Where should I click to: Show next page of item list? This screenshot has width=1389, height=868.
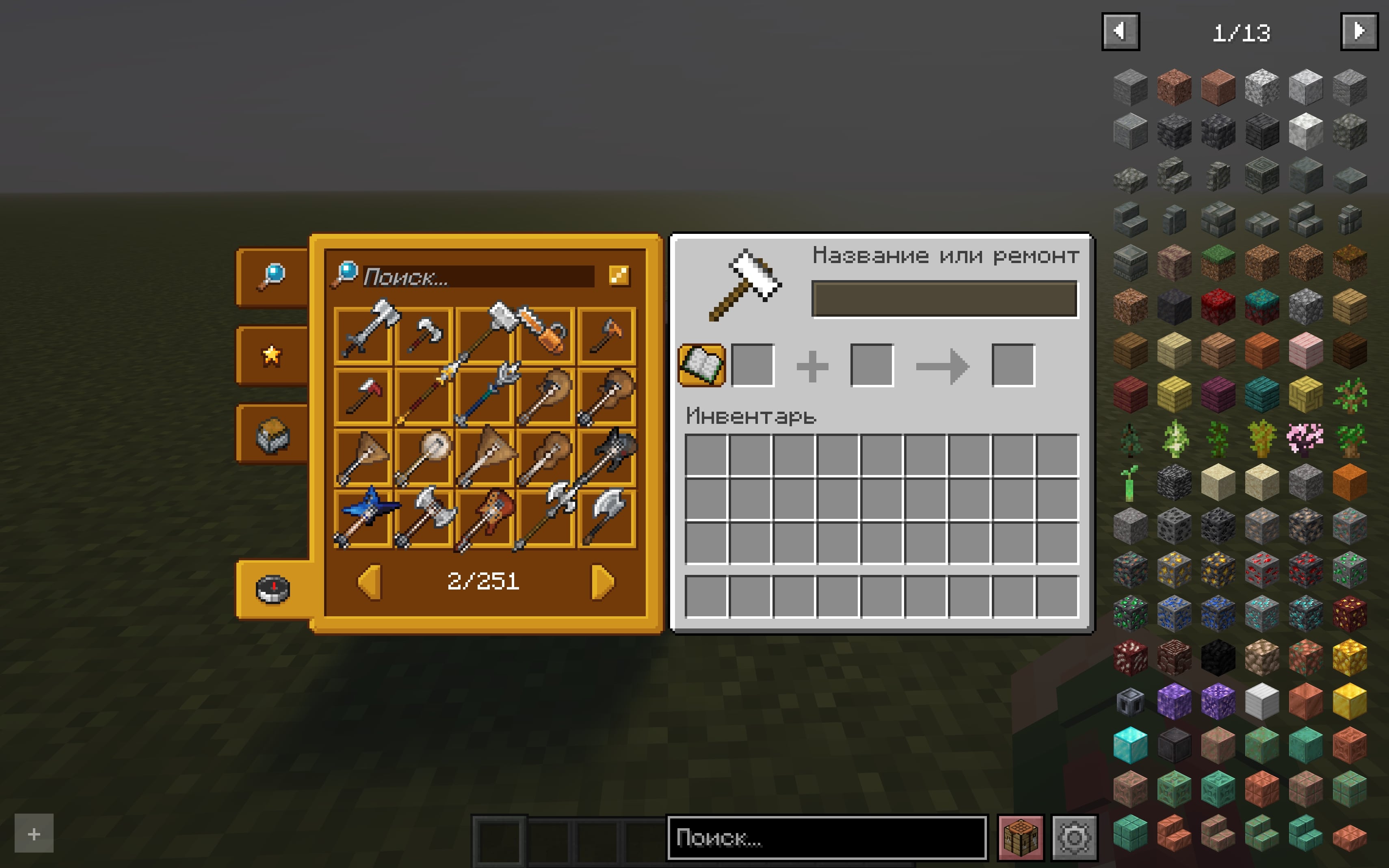click(x=1359, y=32)
